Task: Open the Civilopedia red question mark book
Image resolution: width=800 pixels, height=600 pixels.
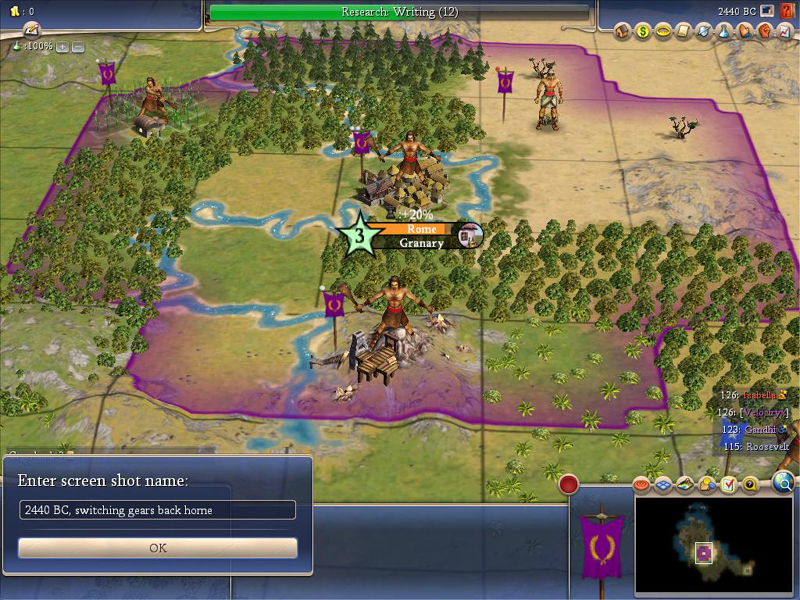Action: 786,12
